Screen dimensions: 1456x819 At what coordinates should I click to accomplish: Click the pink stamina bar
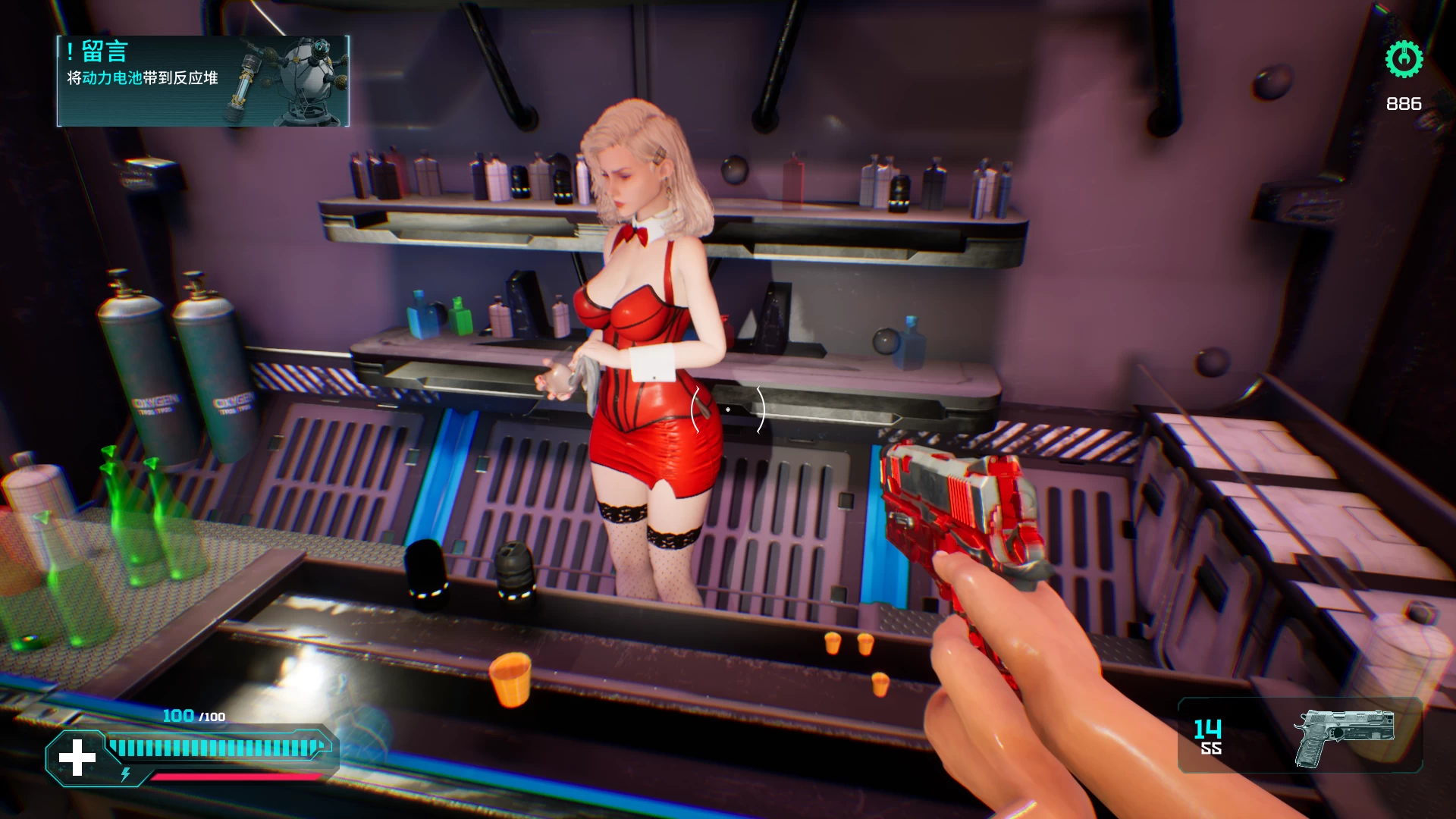pyautogui.click(x=235, y=777)
